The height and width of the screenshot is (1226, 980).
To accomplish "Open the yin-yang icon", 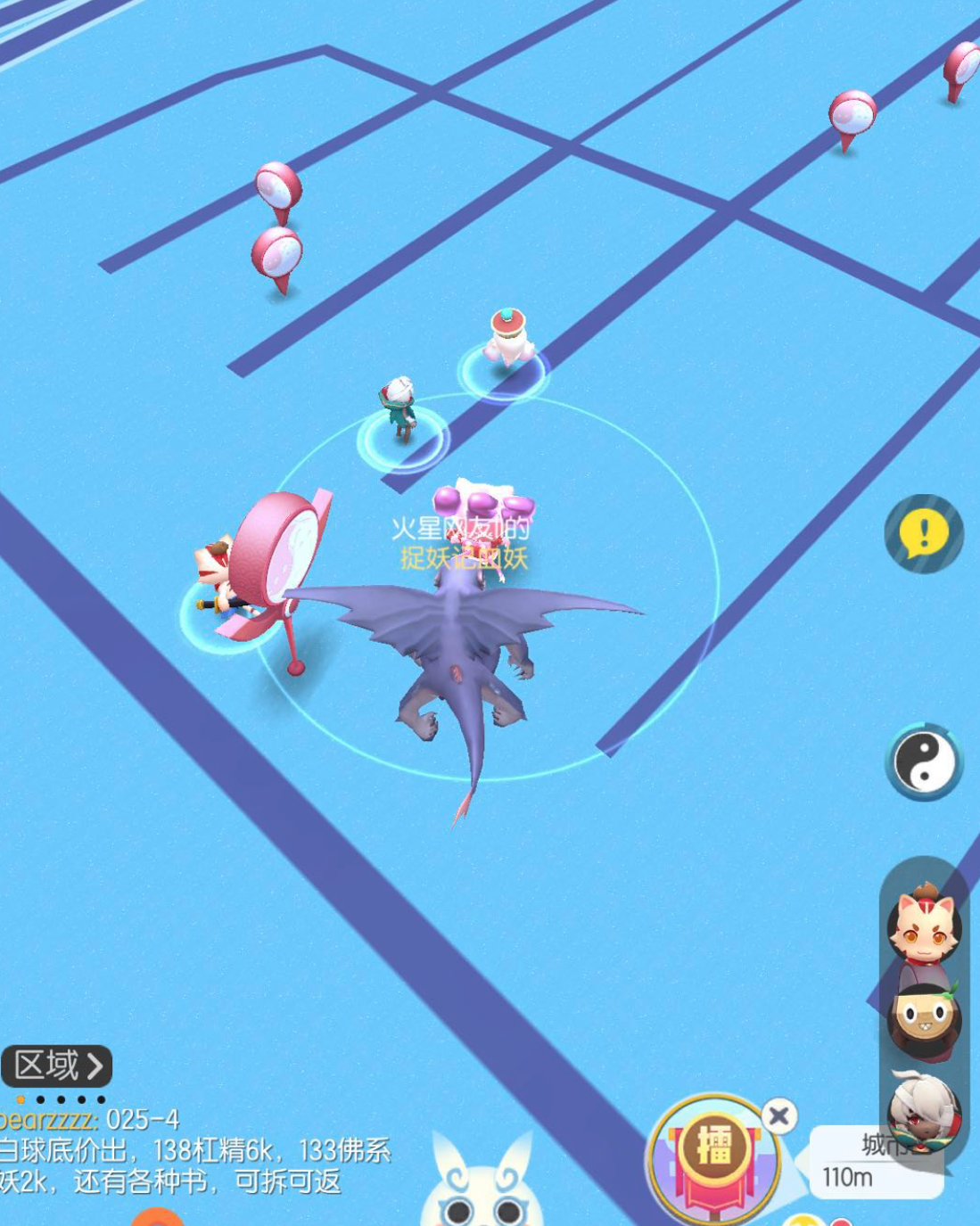I will coord(924,762).
